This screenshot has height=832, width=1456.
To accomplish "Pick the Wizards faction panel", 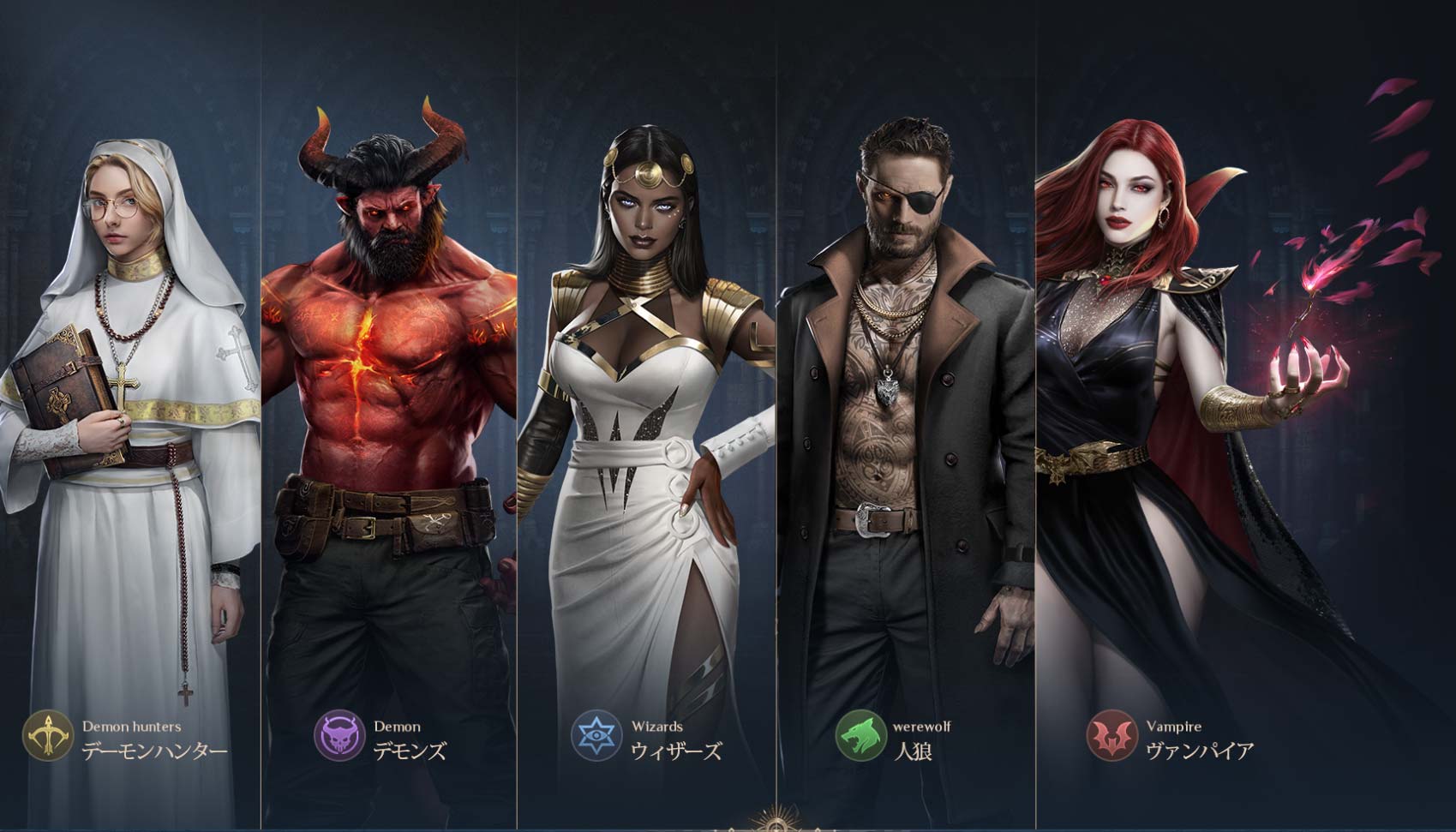I will point(647,411).
